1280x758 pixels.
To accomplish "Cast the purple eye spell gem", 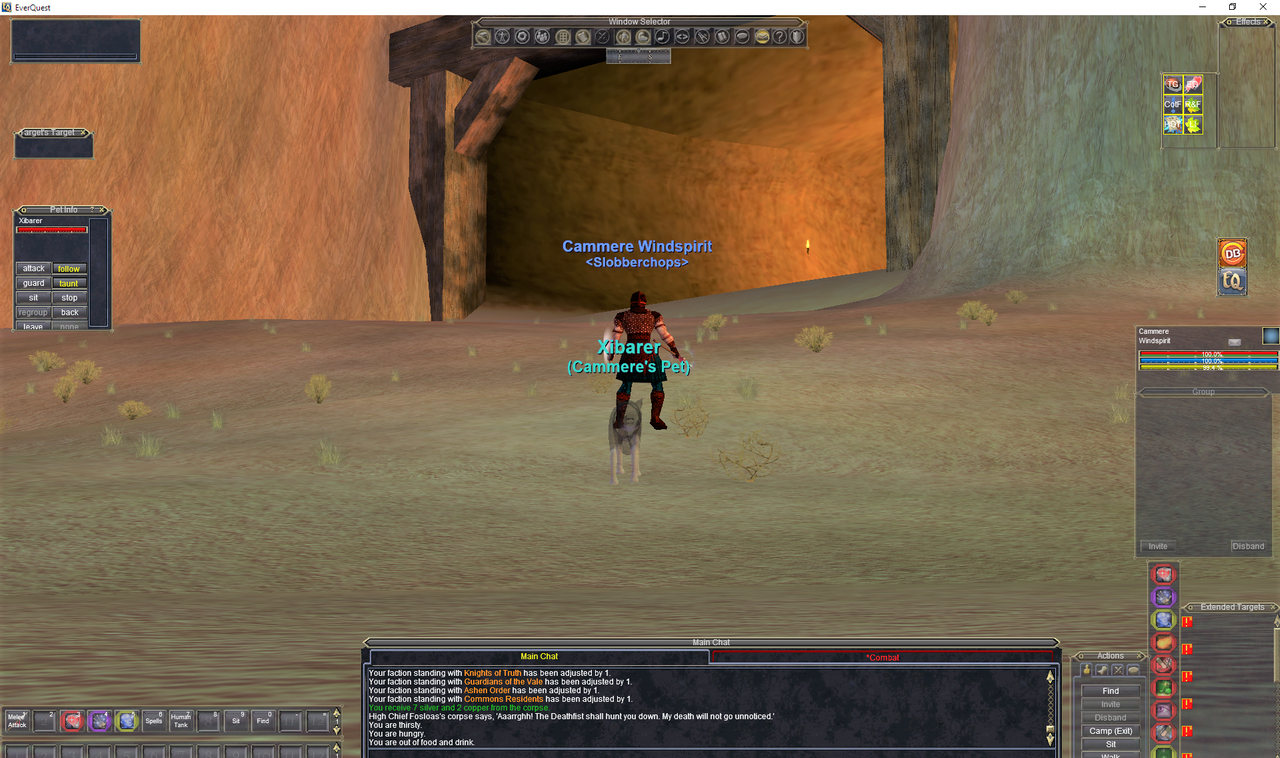I will (x=1164, y=597).
